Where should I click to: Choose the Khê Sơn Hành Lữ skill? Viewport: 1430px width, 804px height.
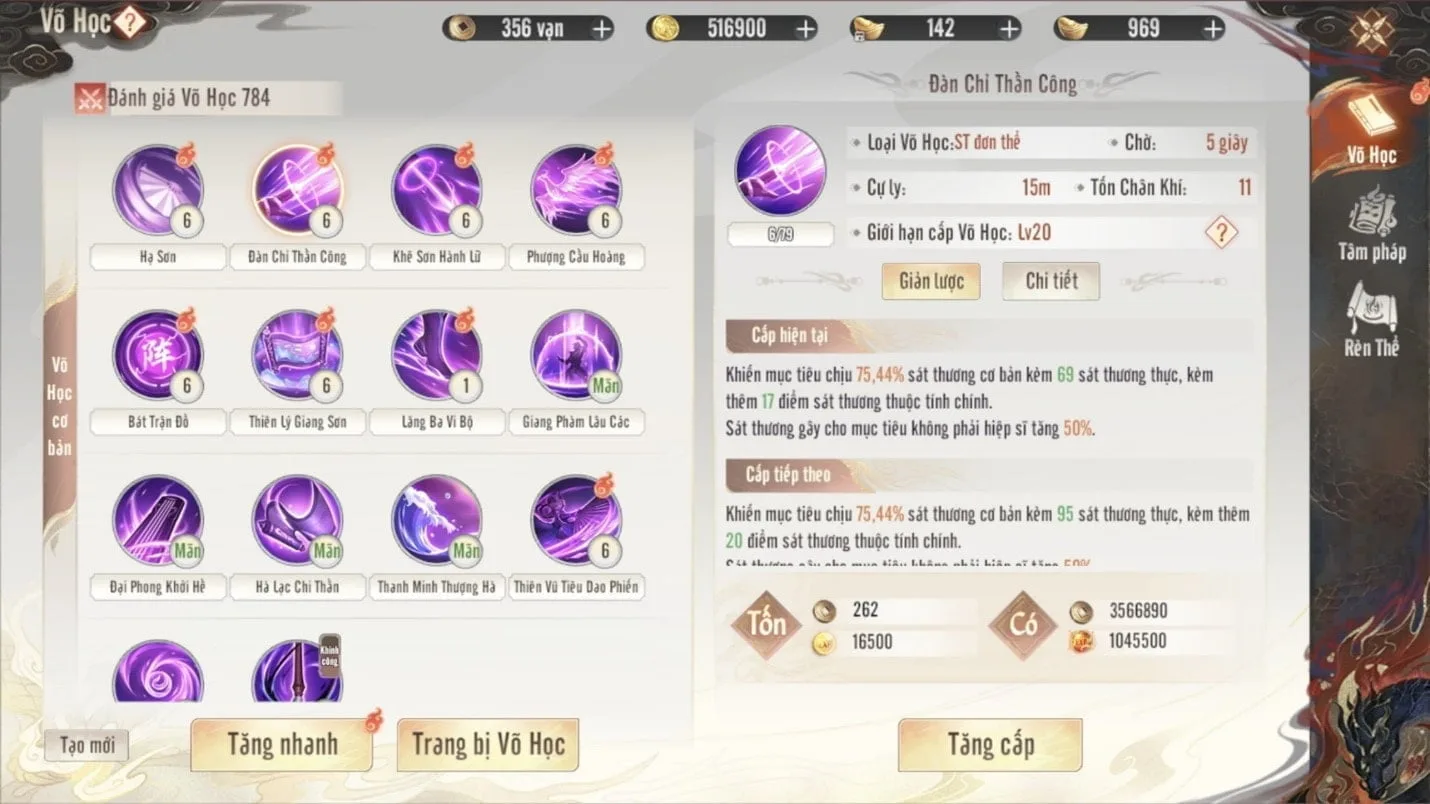(437, 191)
